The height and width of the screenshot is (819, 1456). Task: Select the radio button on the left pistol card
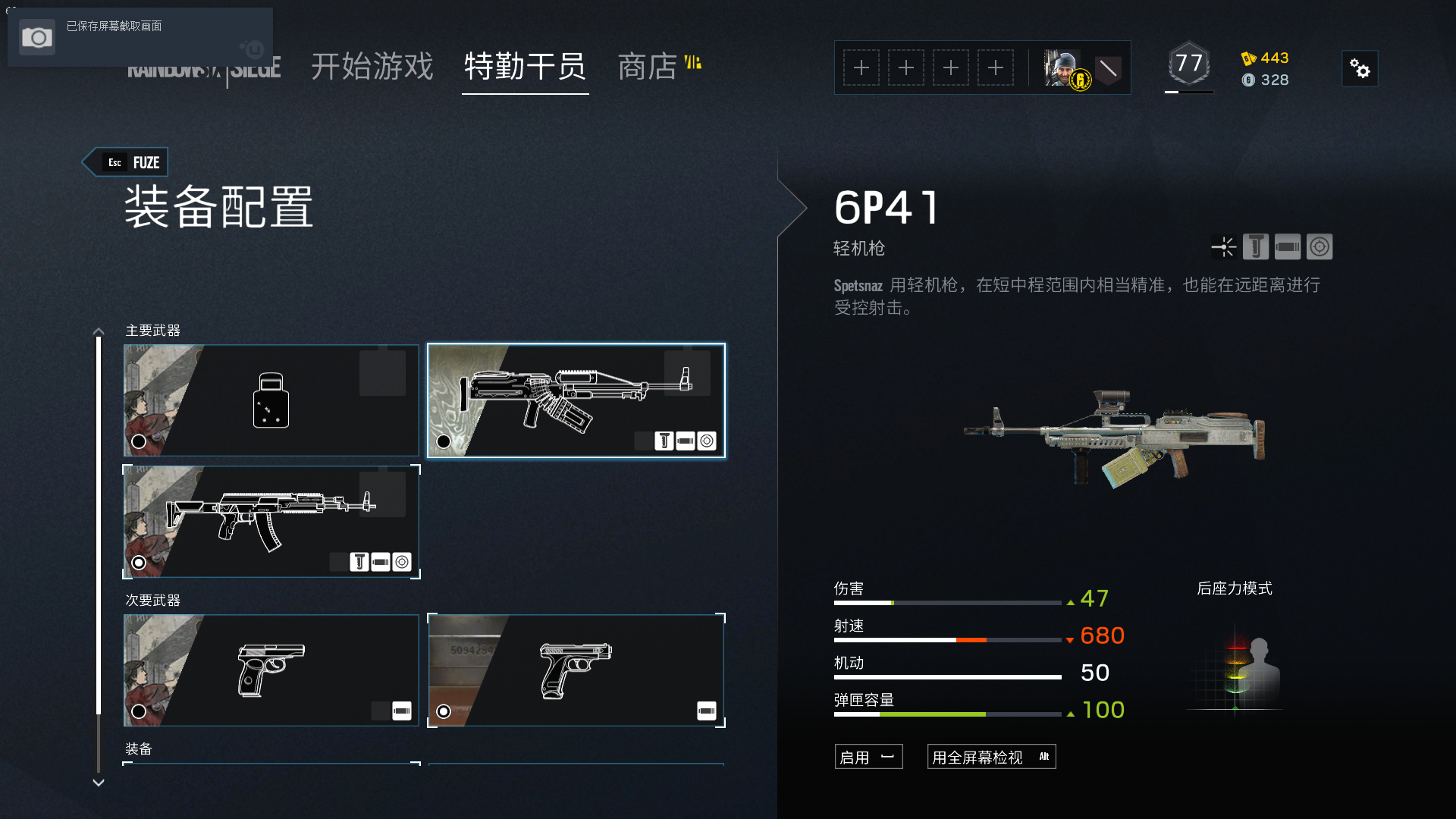139,711
